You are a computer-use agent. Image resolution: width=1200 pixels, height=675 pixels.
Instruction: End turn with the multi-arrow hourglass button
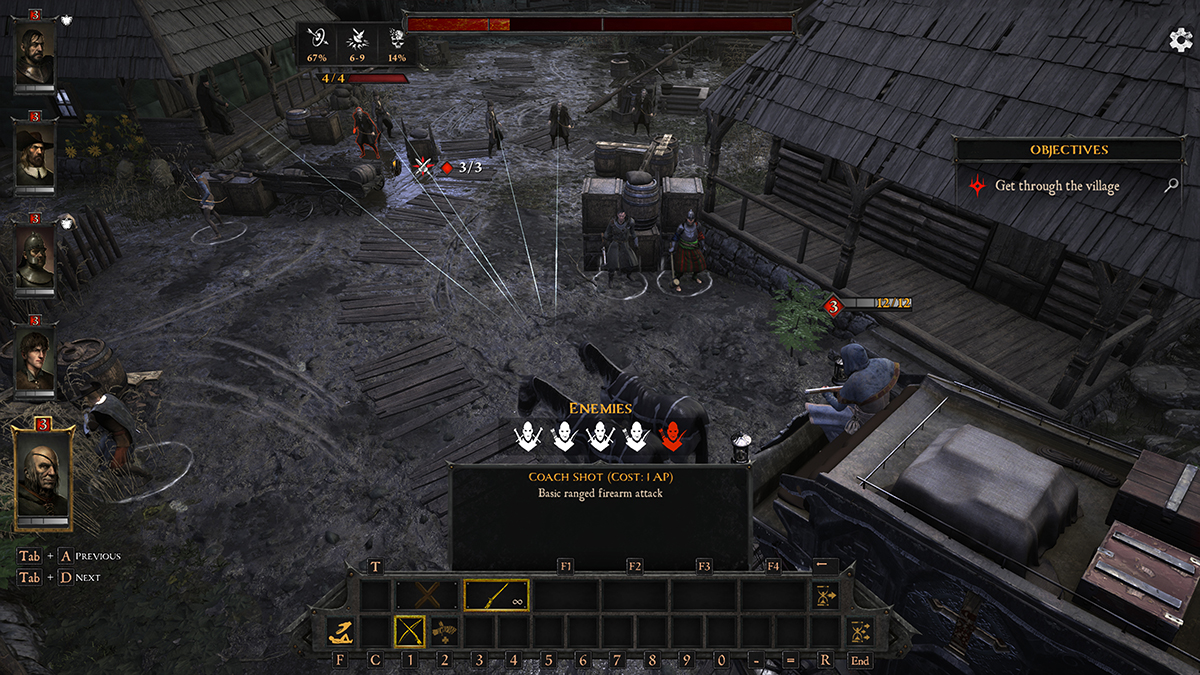(x=859, y=632)
